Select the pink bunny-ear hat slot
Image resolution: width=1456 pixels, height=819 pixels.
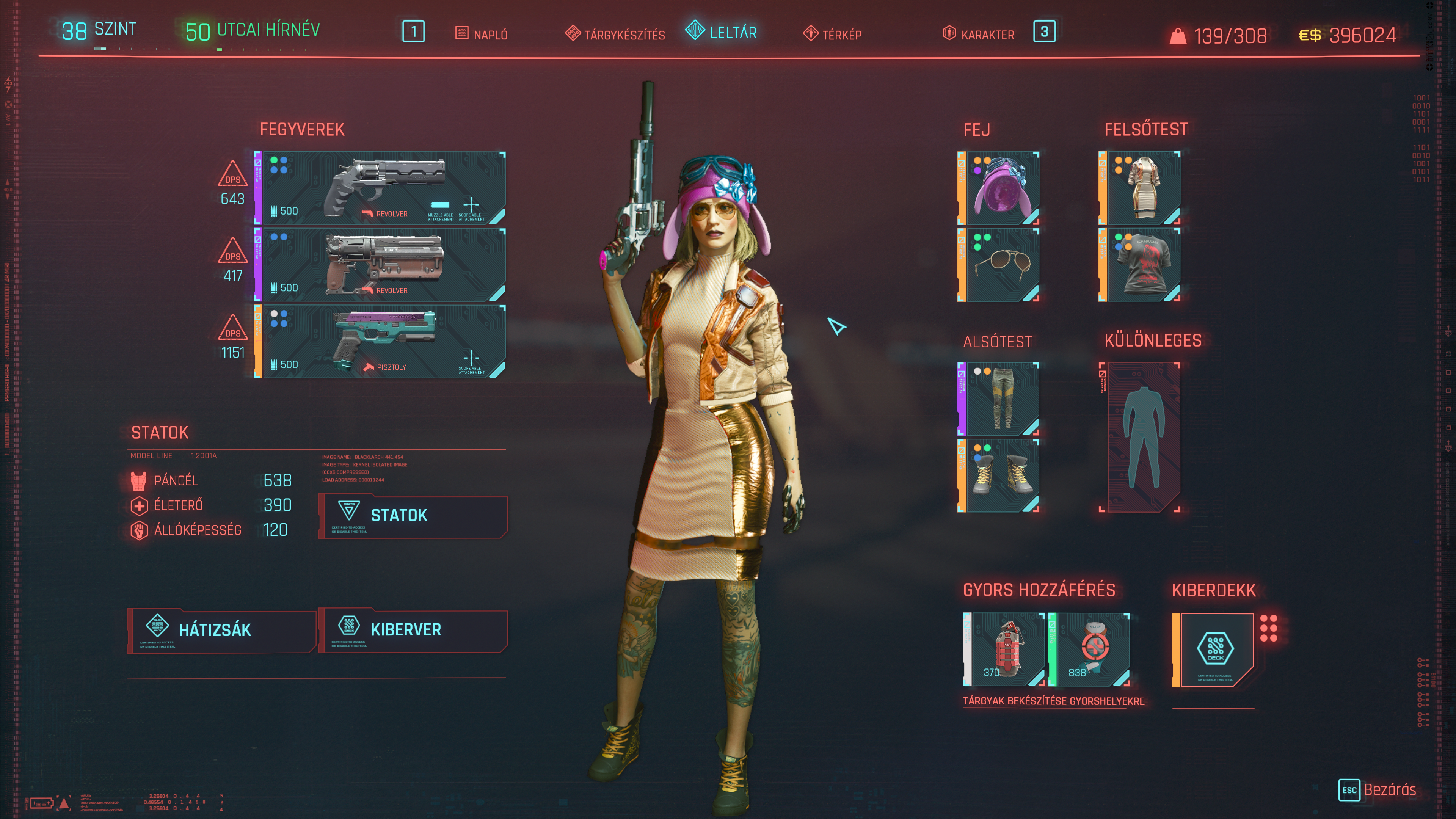pyautogui.click(x=999, y=188)
